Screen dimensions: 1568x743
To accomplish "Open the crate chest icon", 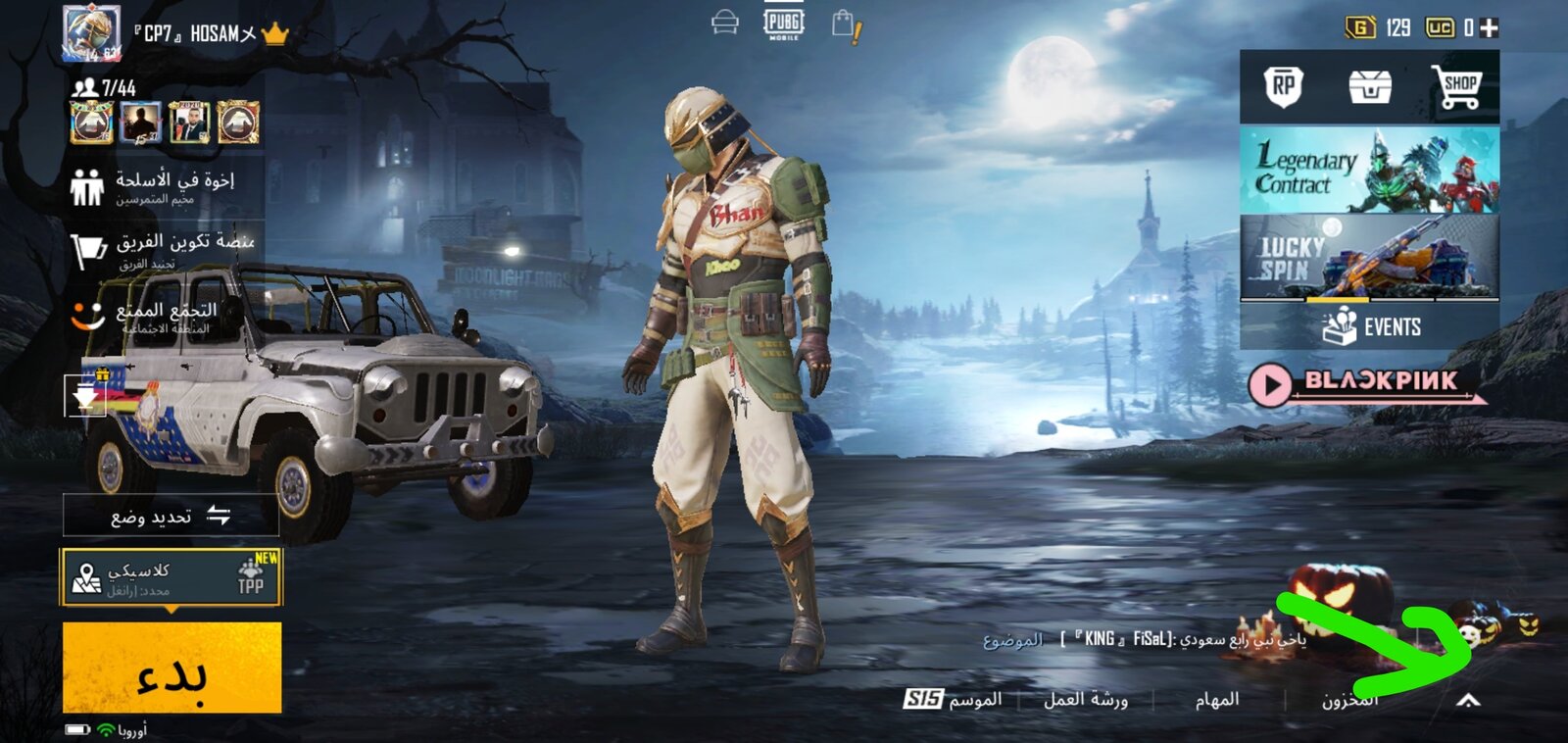I will (x=1369, y=87).
